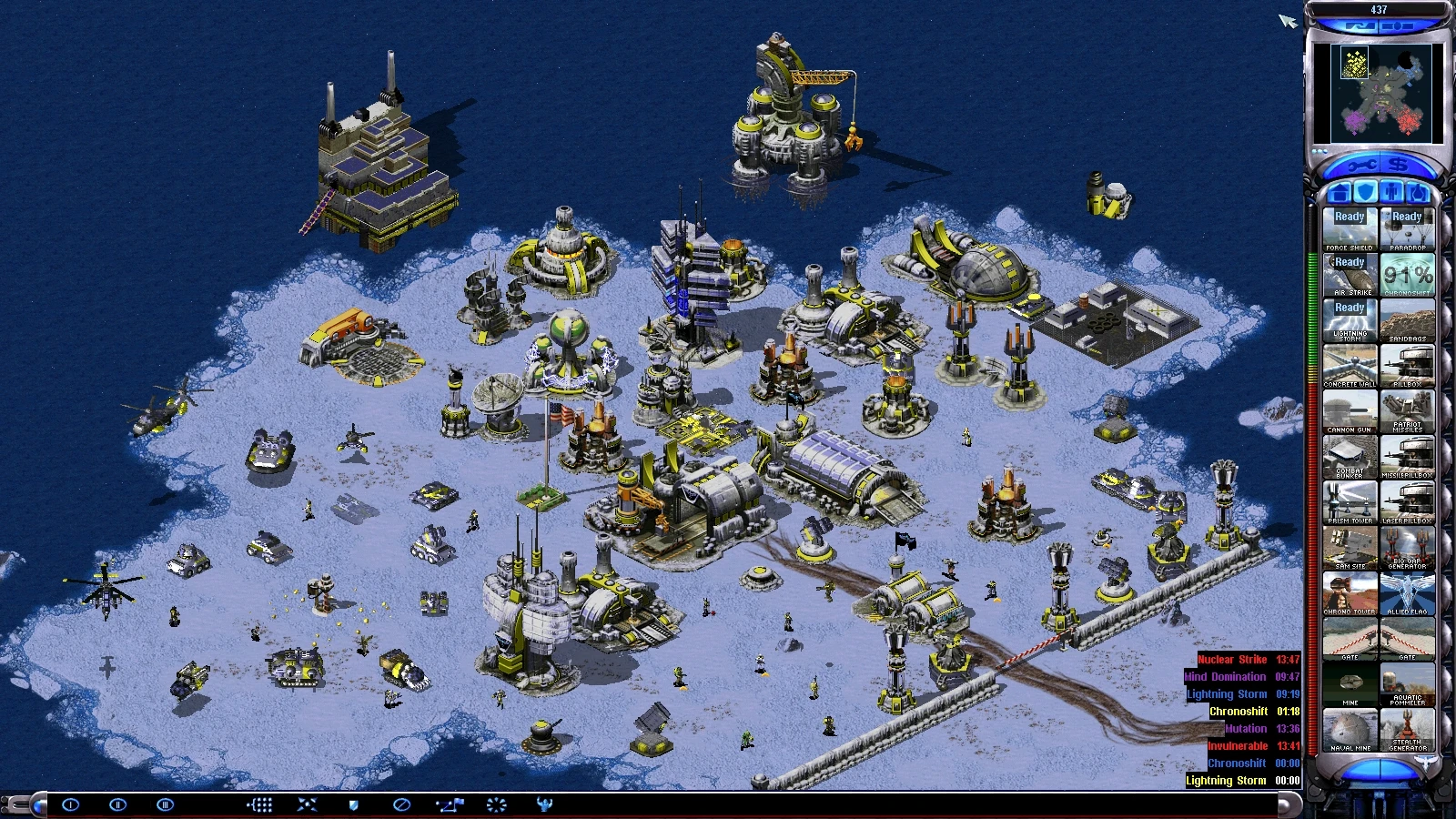This screenshot has height=819, width=1456.
Task: Issue the stop command
Action: 401,804
